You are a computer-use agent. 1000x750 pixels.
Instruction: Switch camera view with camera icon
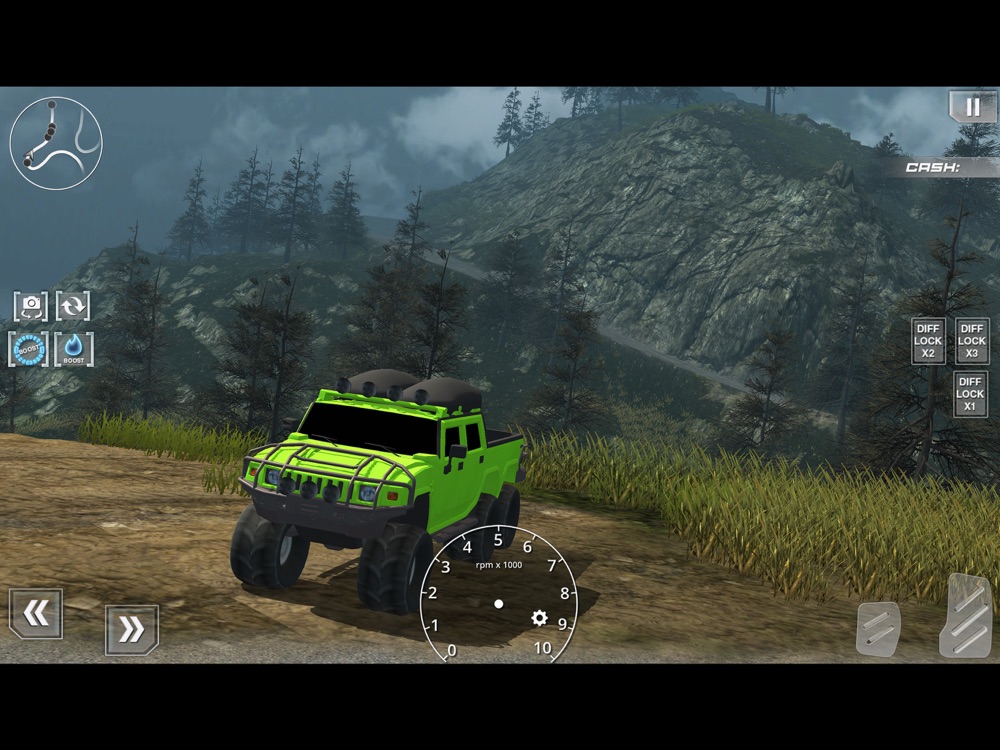click(x=31, y=305)
